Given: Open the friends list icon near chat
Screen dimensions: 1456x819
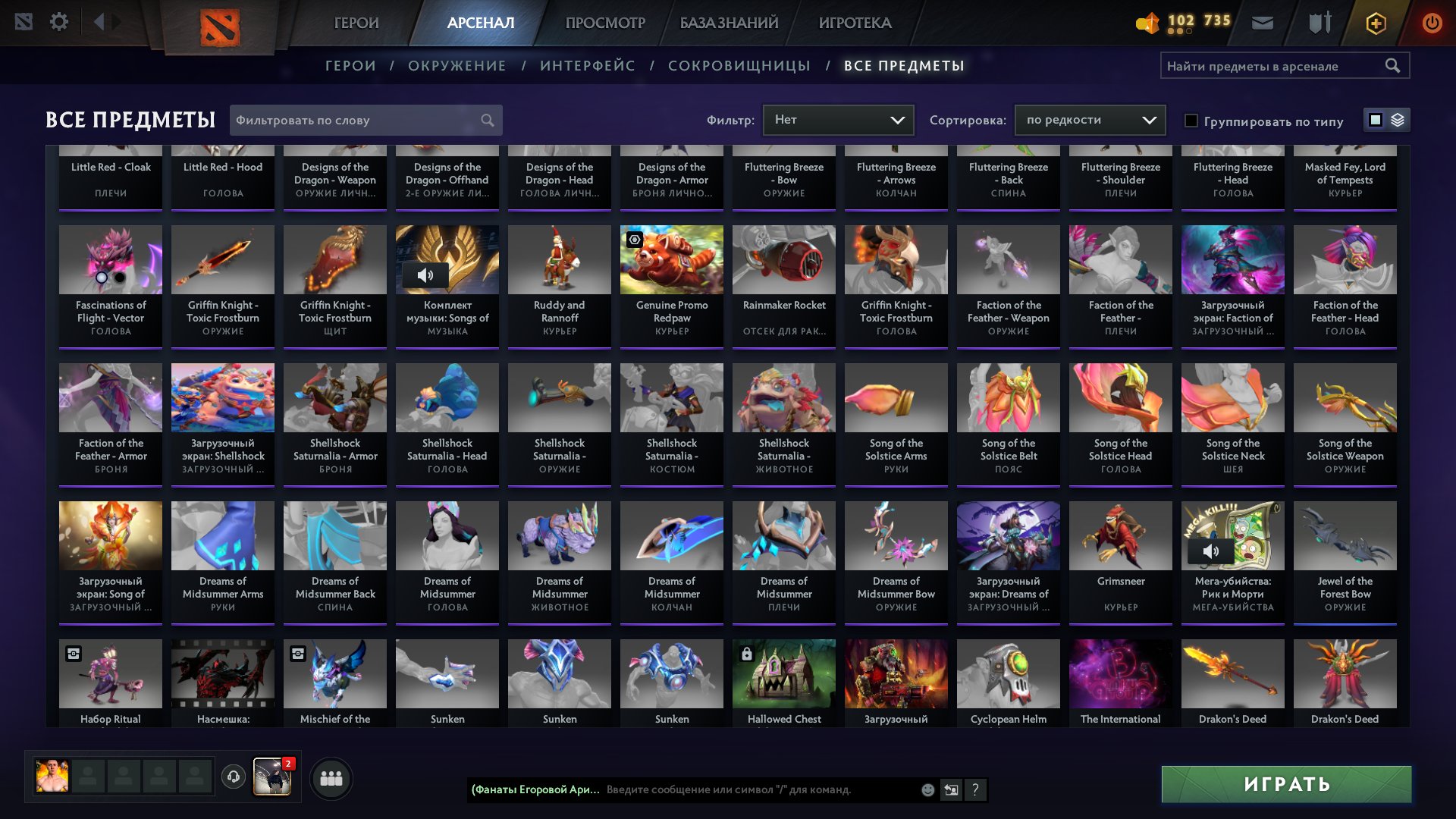Looking at the screenshot, I should pos(331,777).
